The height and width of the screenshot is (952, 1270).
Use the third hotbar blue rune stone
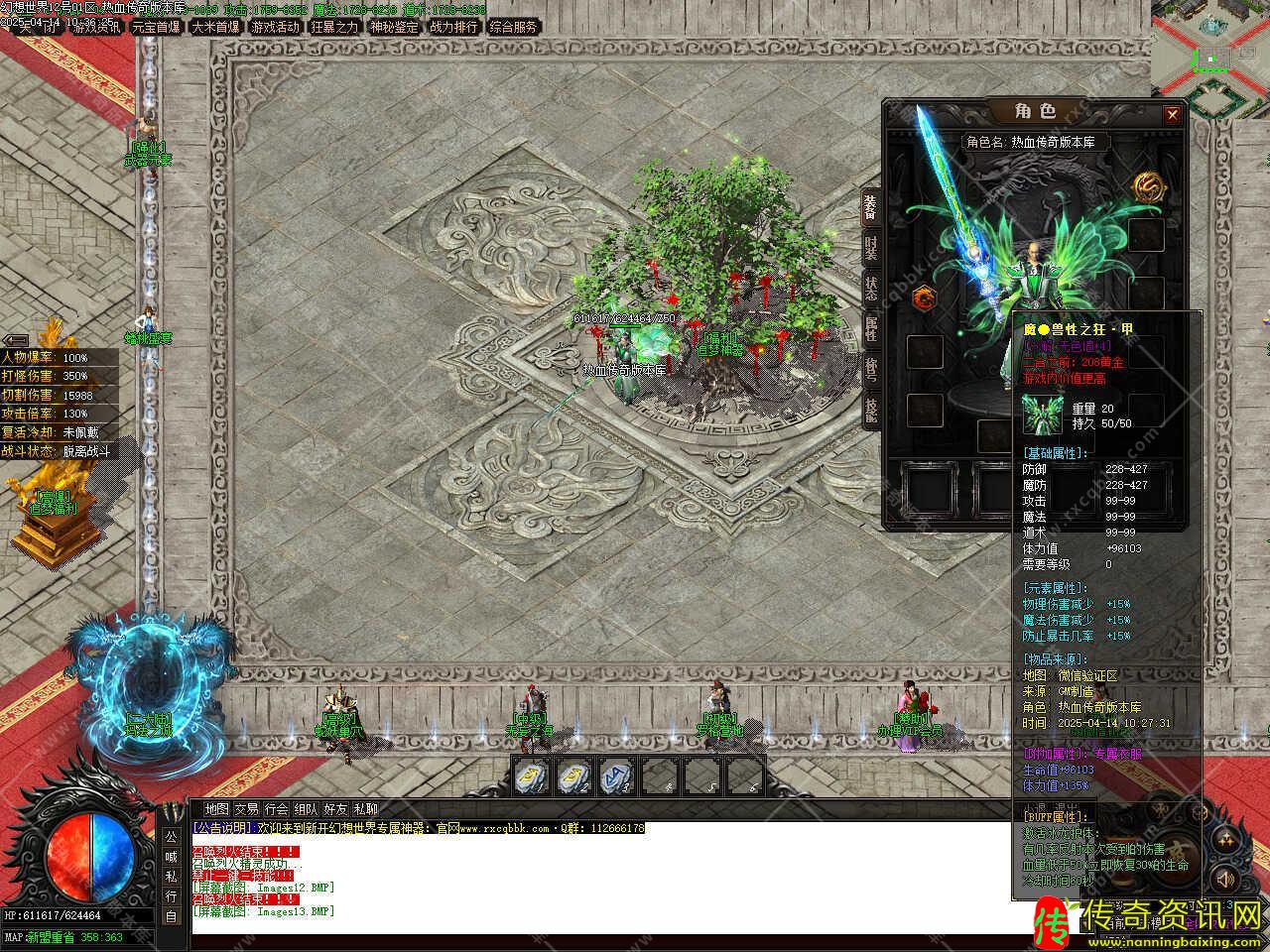click(x=615, y=775)
